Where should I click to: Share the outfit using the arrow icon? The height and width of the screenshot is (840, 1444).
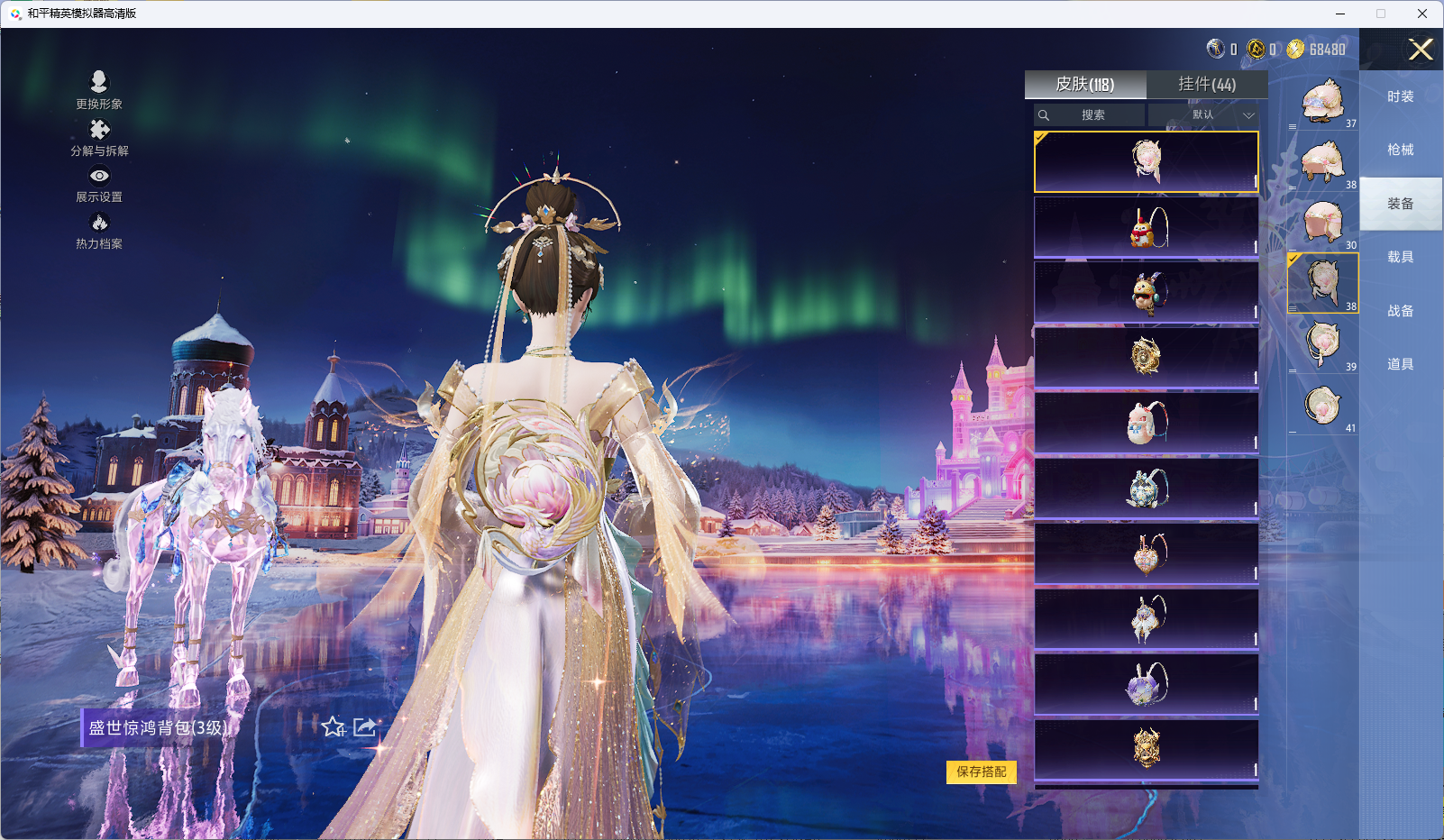(x=365, y=726)
